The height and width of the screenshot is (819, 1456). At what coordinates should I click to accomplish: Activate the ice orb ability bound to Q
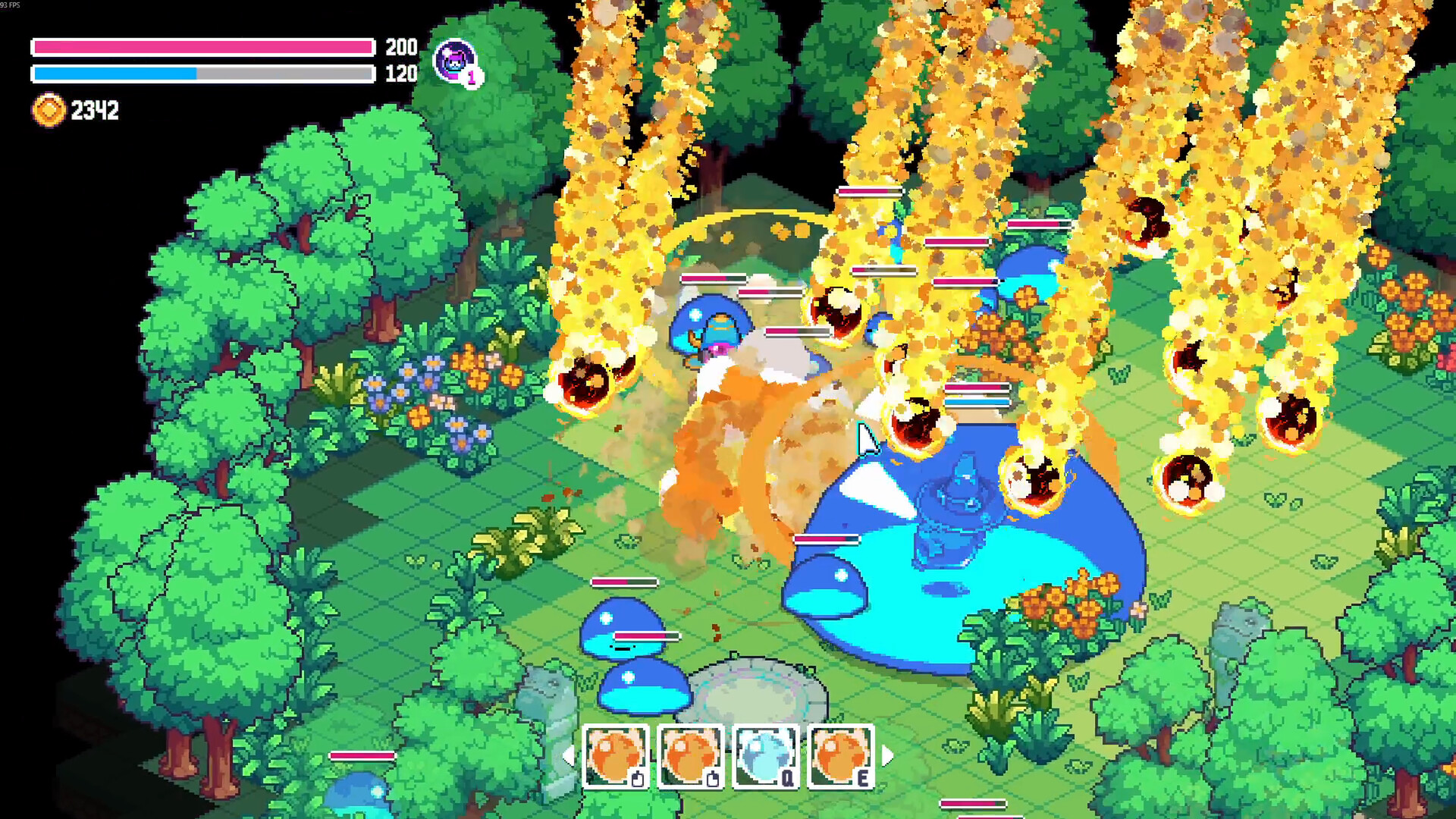click(x=767, y=755)
